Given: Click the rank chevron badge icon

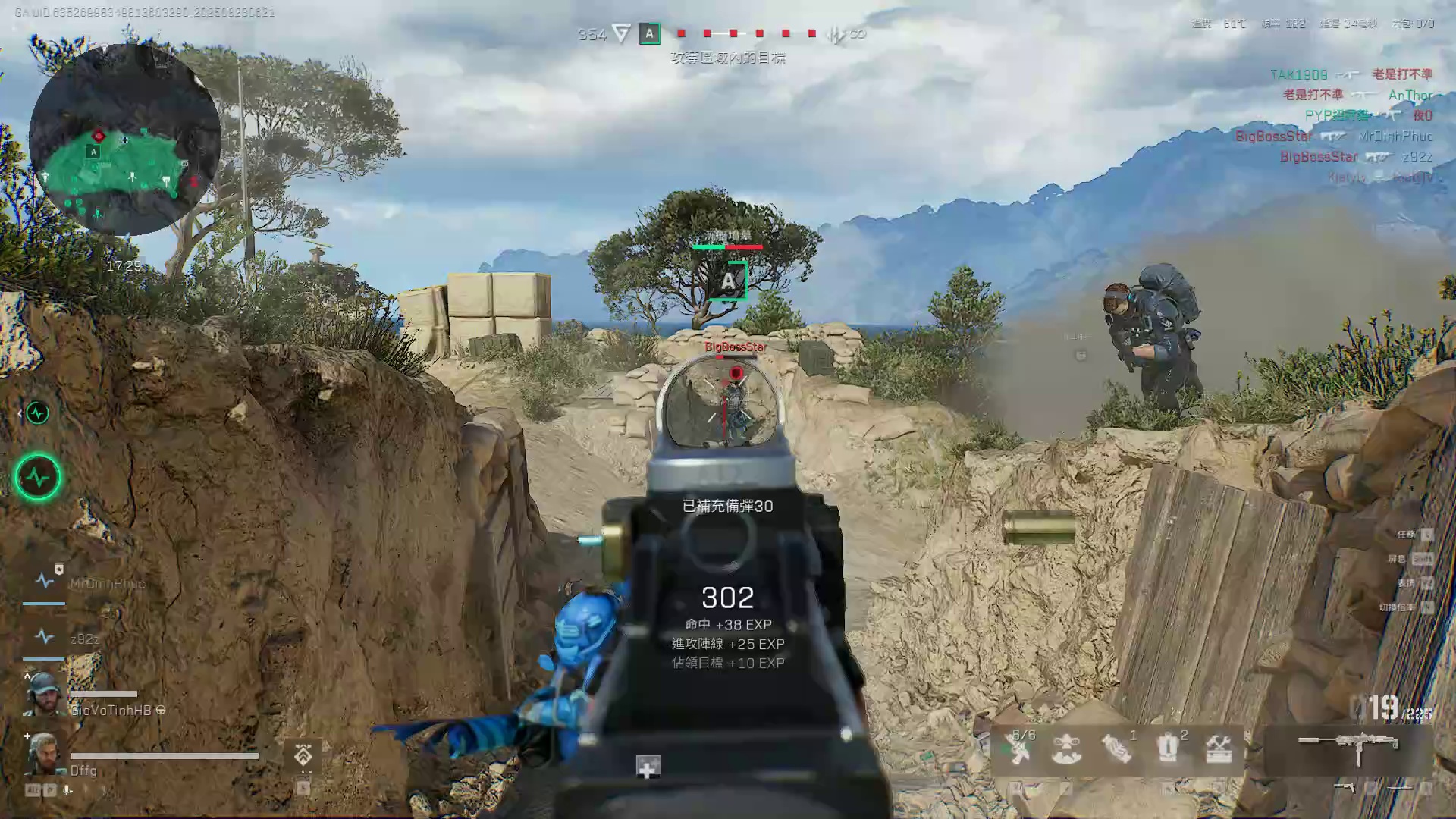Looking at the screenshot, I should click(303, 755).
